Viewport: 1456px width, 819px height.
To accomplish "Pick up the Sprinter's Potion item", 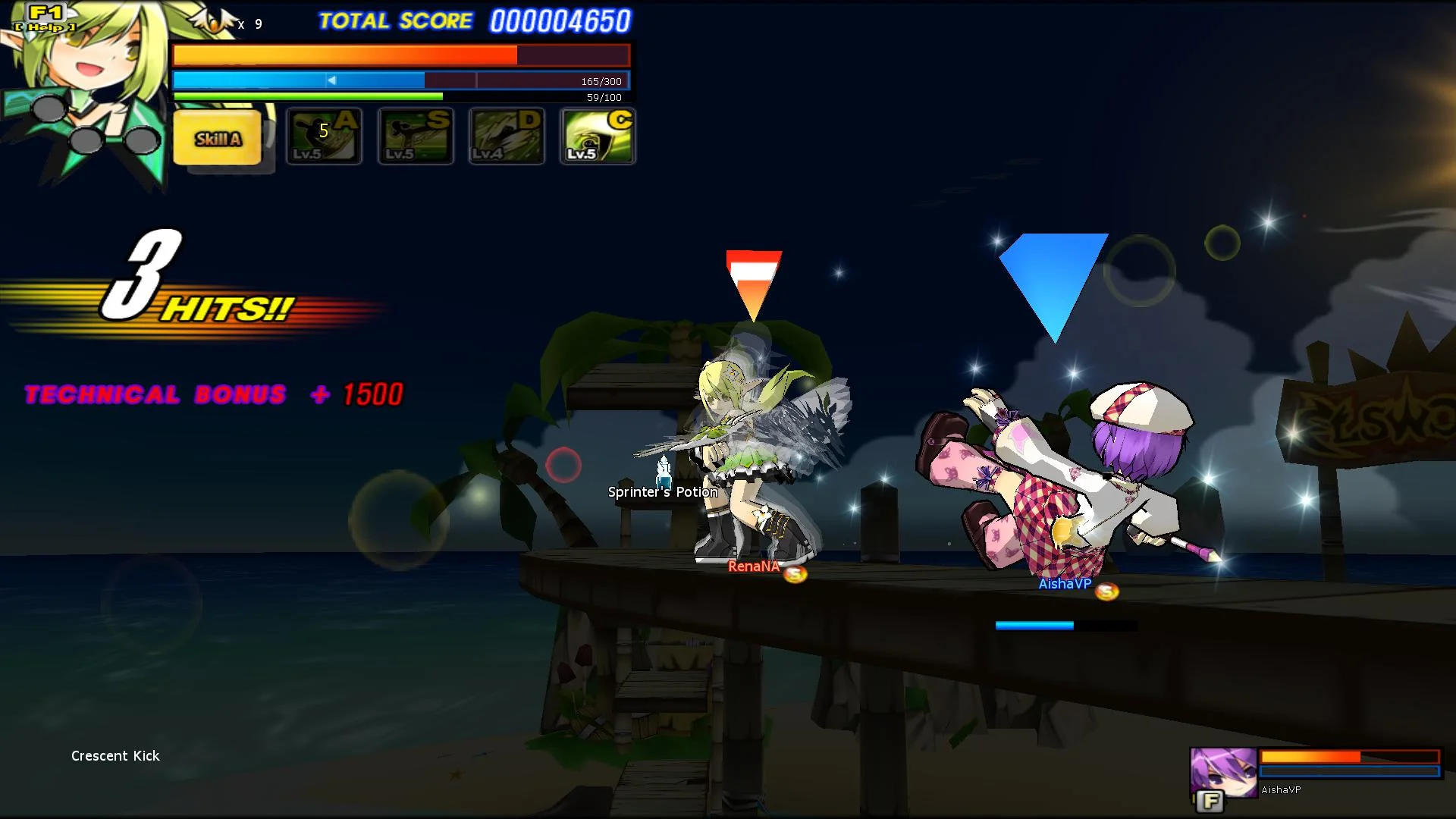I will tap(662, 474).
